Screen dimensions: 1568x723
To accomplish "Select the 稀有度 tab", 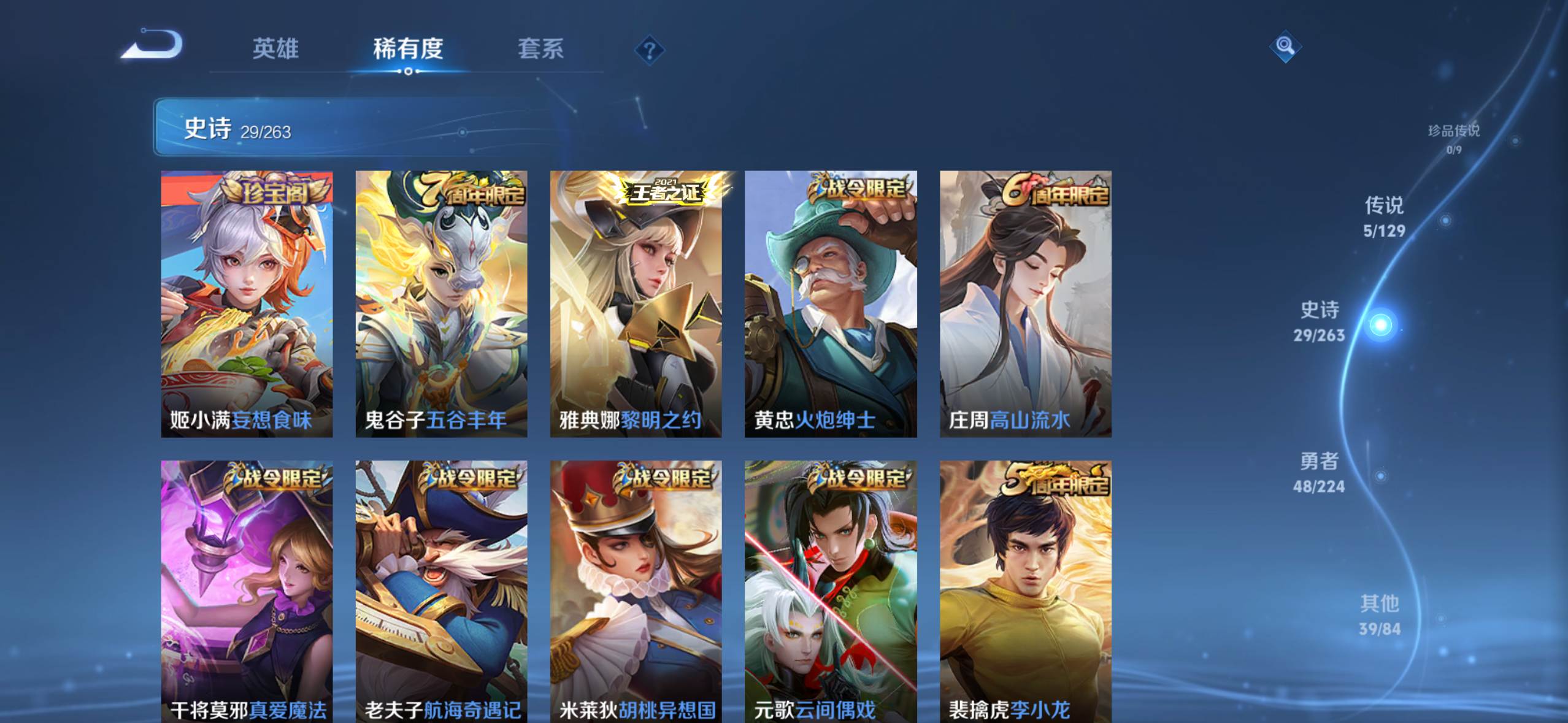I will (408, 49).
